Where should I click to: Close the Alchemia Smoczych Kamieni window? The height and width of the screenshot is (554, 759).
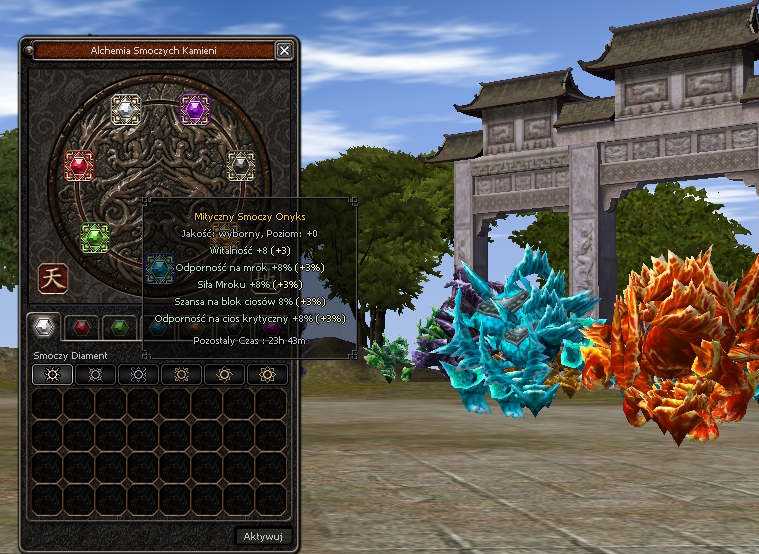pyautogui.click(x=284, y=50)
